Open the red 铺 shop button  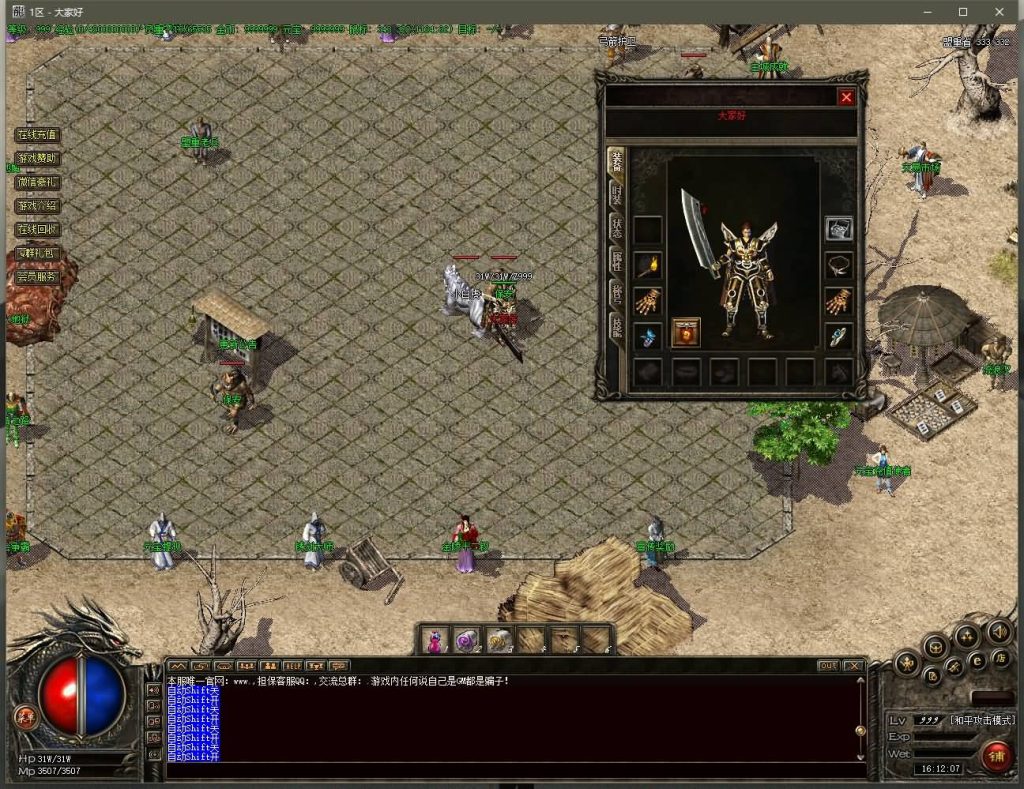[995, 755]
